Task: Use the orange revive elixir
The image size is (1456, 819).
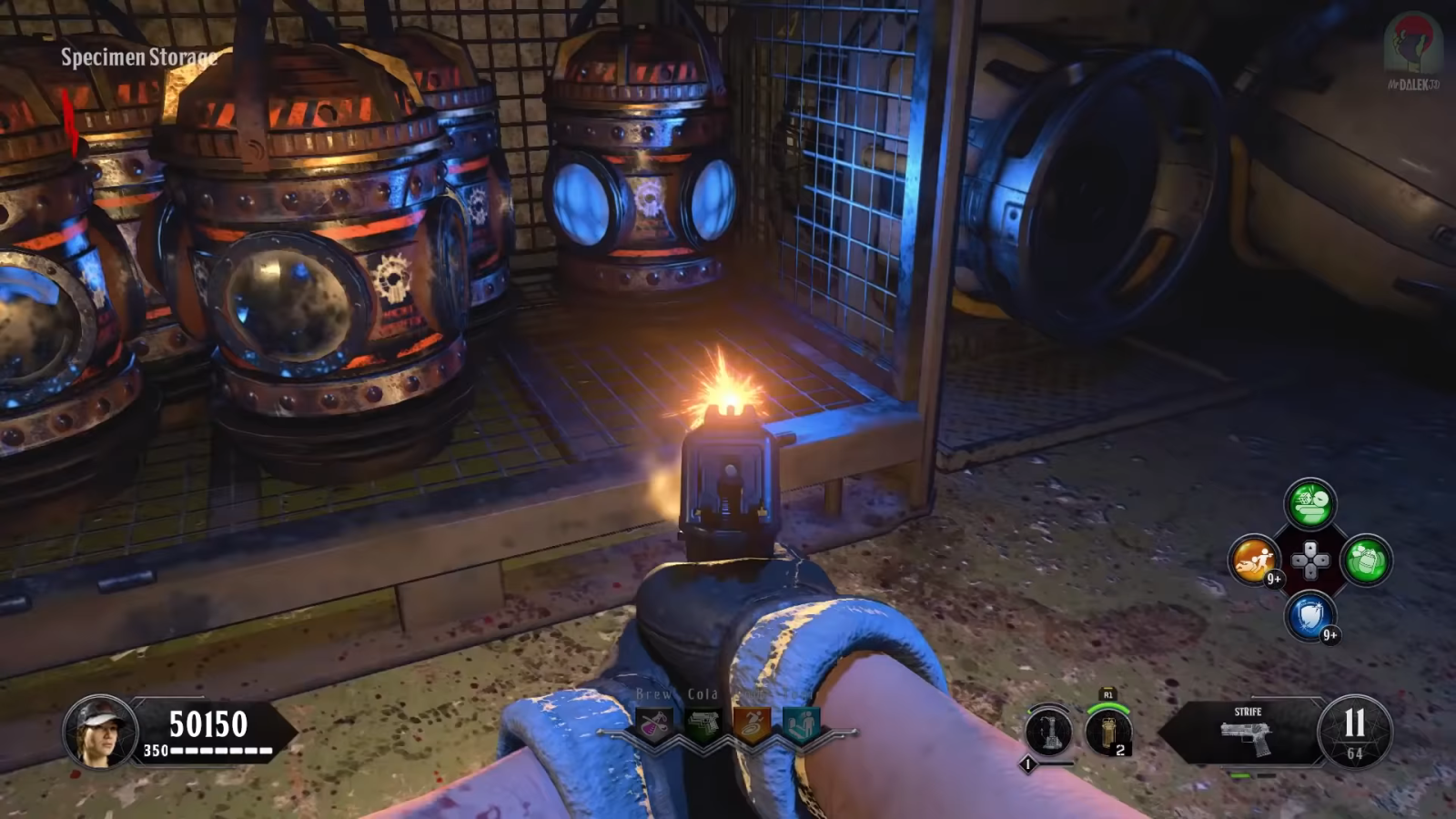Action: (x=1254, y=560)
